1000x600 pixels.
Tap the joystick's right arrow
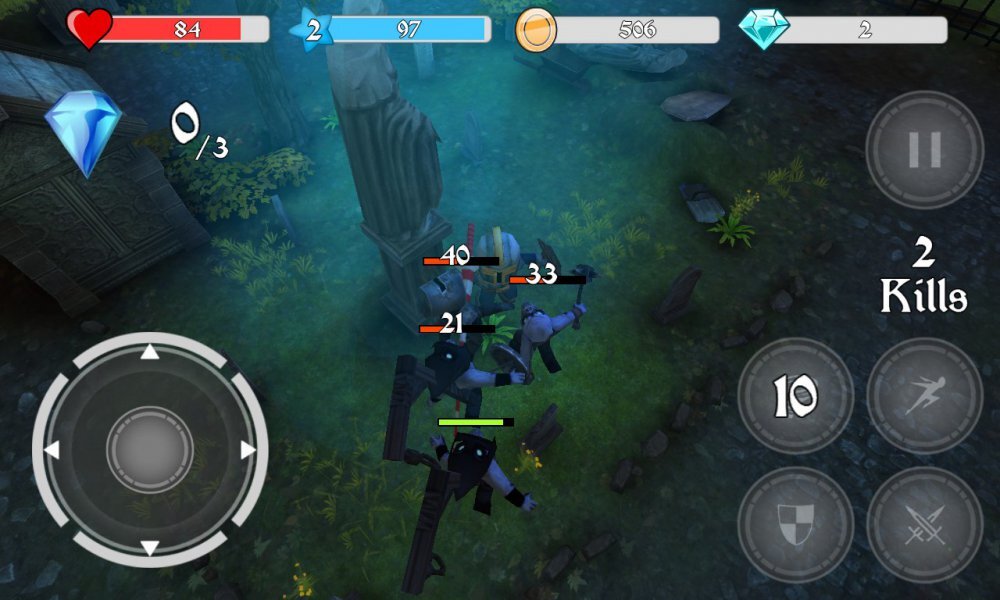pos(247,450)
